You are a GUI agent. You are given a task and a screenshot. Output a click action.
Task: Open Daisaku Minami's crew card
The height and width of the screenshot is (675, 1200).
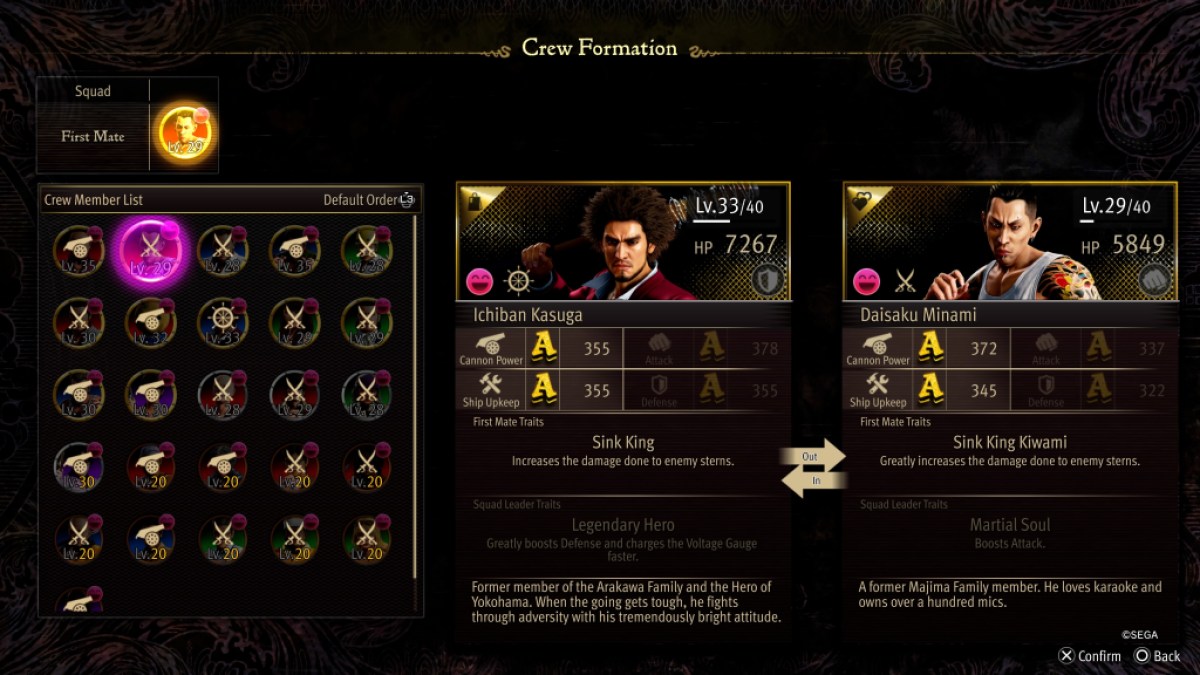[x=1010, y=242]
